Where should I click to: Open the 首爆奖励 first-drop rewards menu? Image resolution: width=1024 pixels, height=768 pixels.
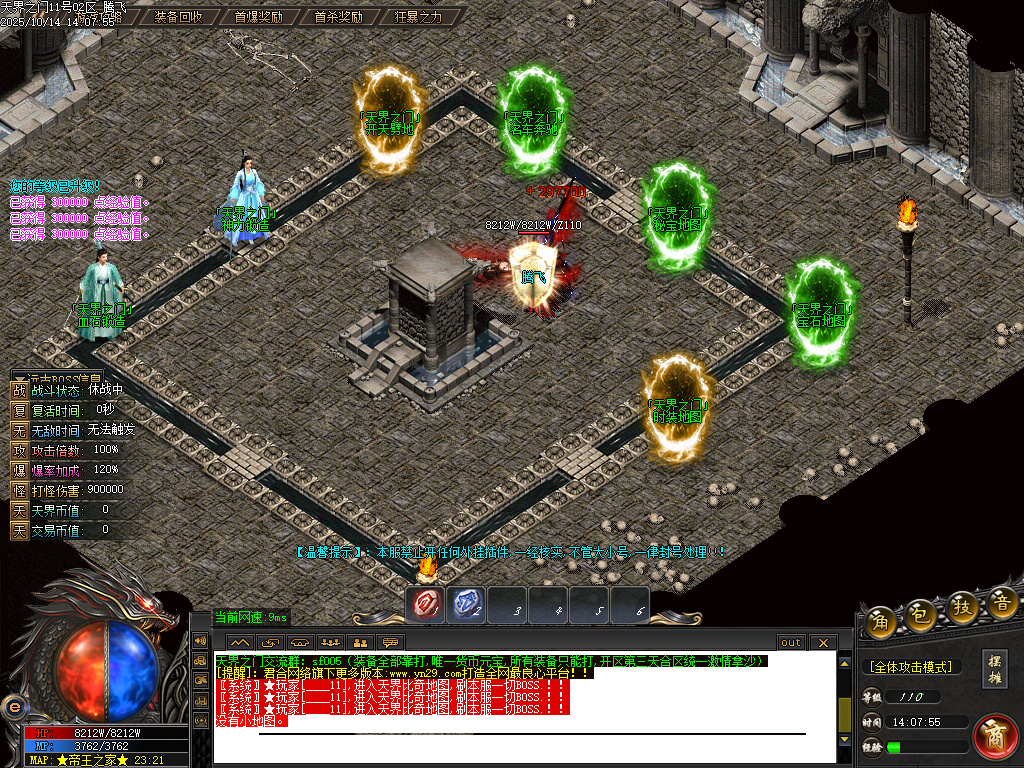258,17
